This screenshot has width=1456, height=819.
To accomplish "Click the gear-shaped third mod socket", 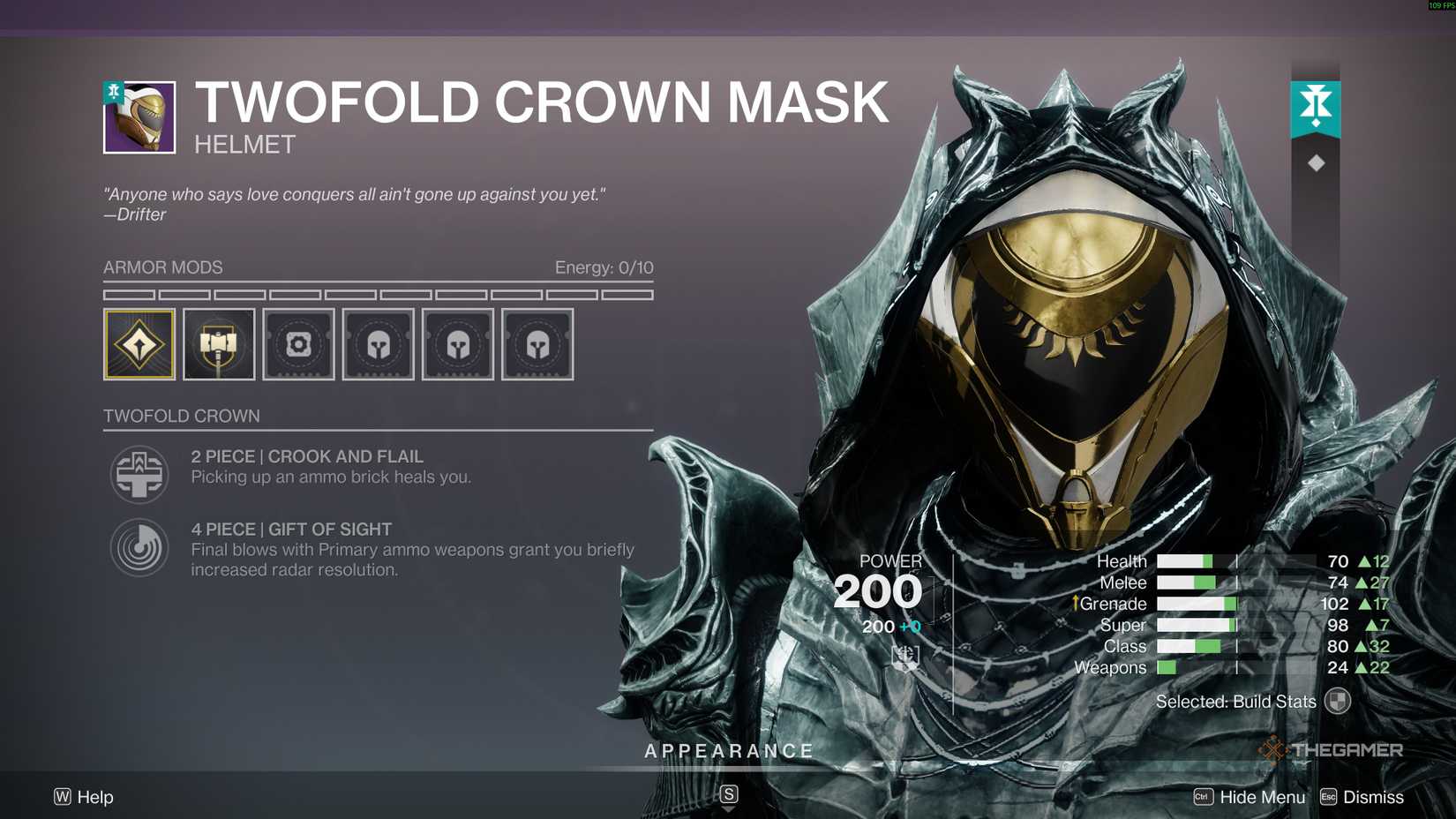I will point(298,344).
